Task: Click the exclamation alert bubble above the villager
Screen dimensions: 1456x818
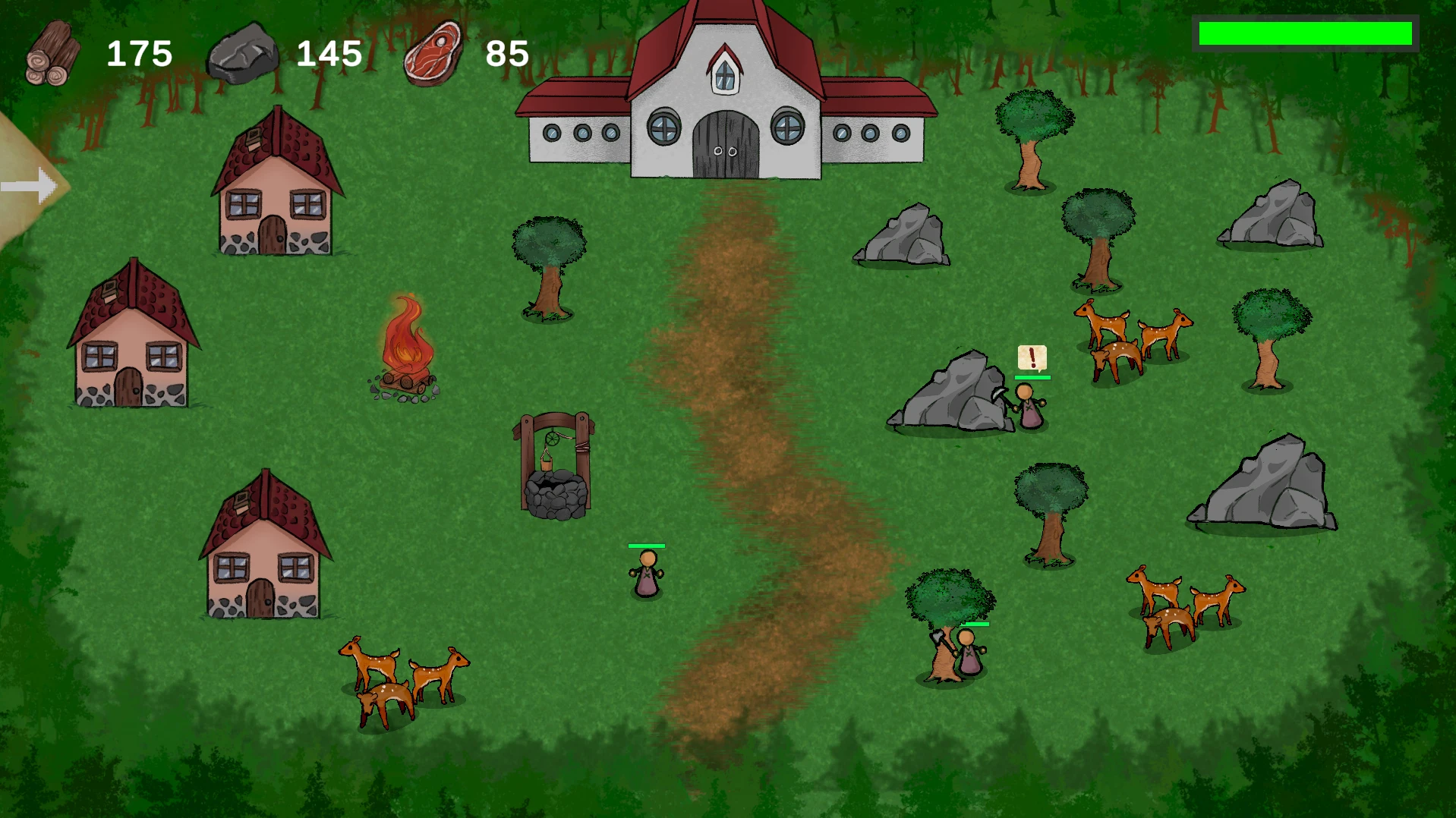Action: (1032, 357)
